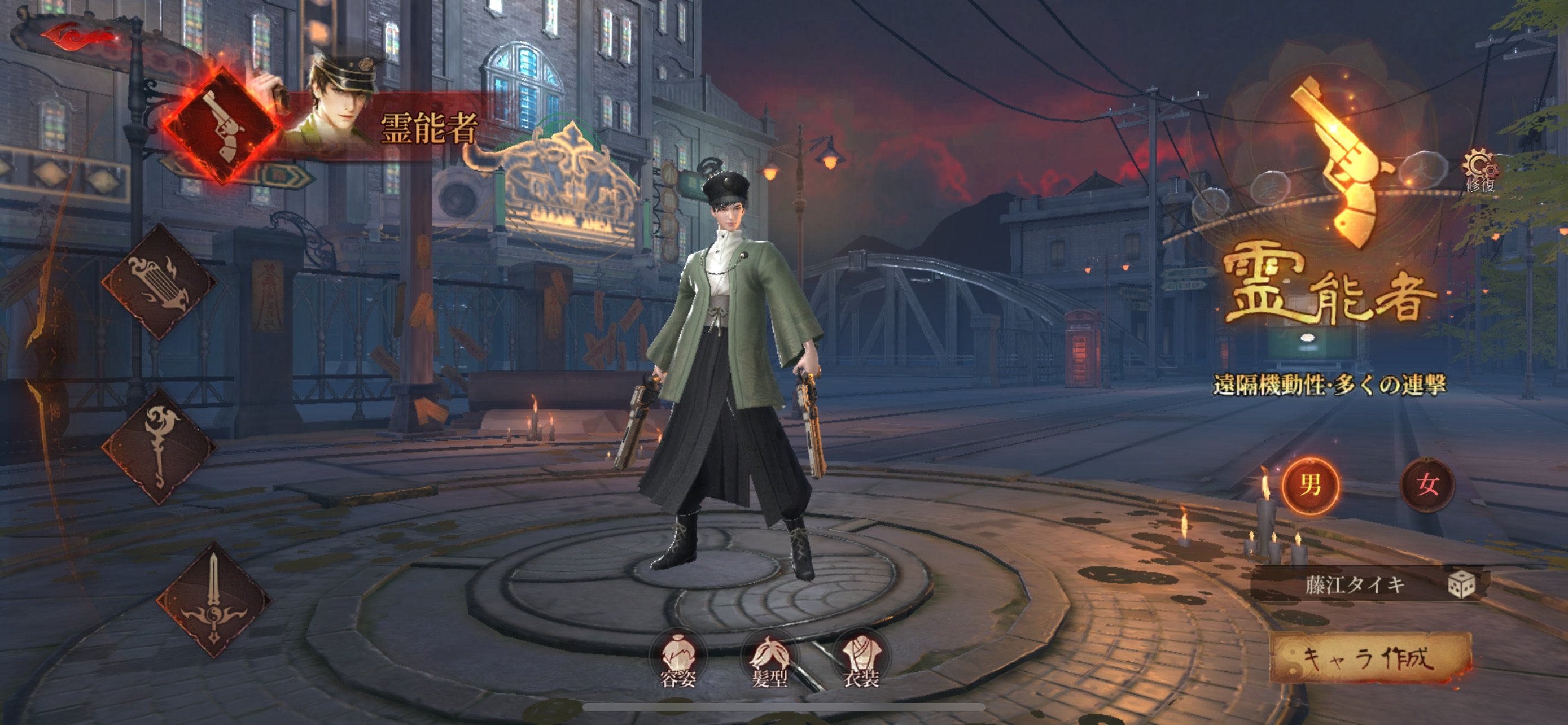
Task: Confirm with キャラ作成 button
Action: 1369,658
